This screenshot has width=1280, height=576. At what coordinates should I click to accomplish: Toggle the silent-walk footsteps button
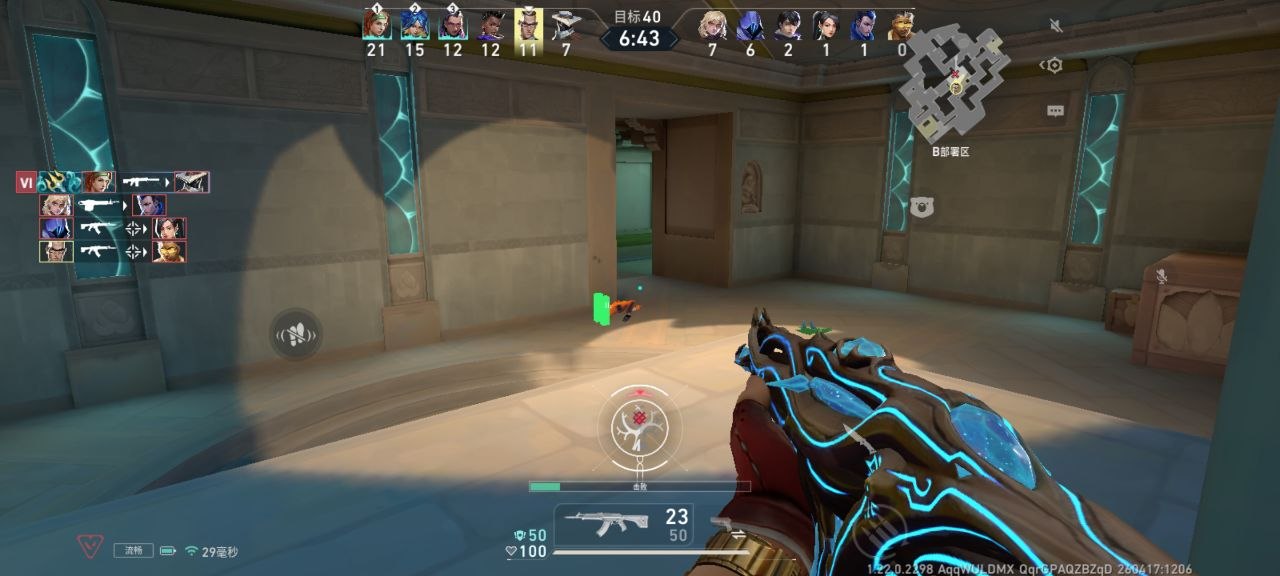[296, 334]
